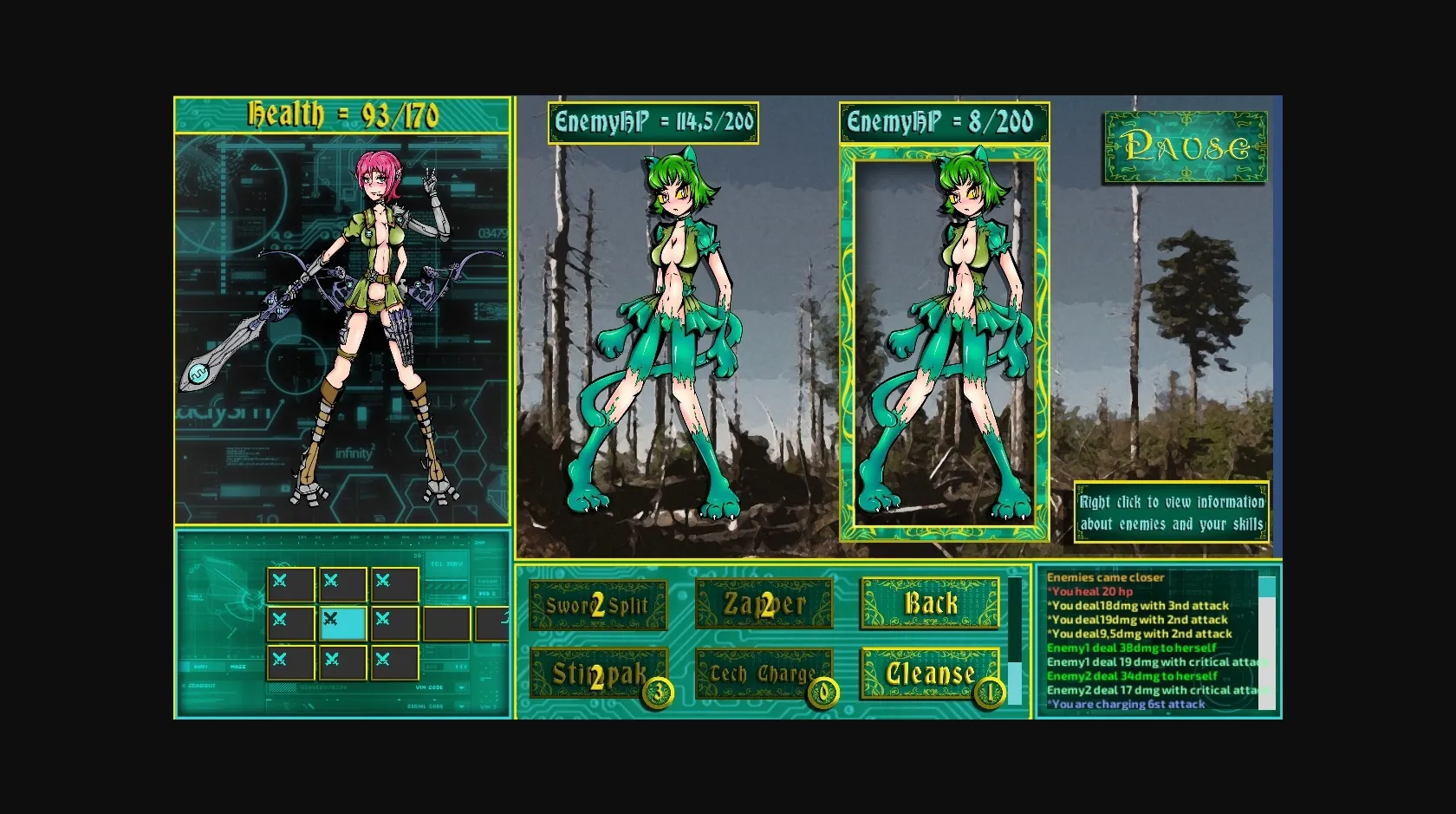Click the Cleanse counter badge showing 1
The width and height of the screenshot is (1456, 814).
click(x=987, y=691)
